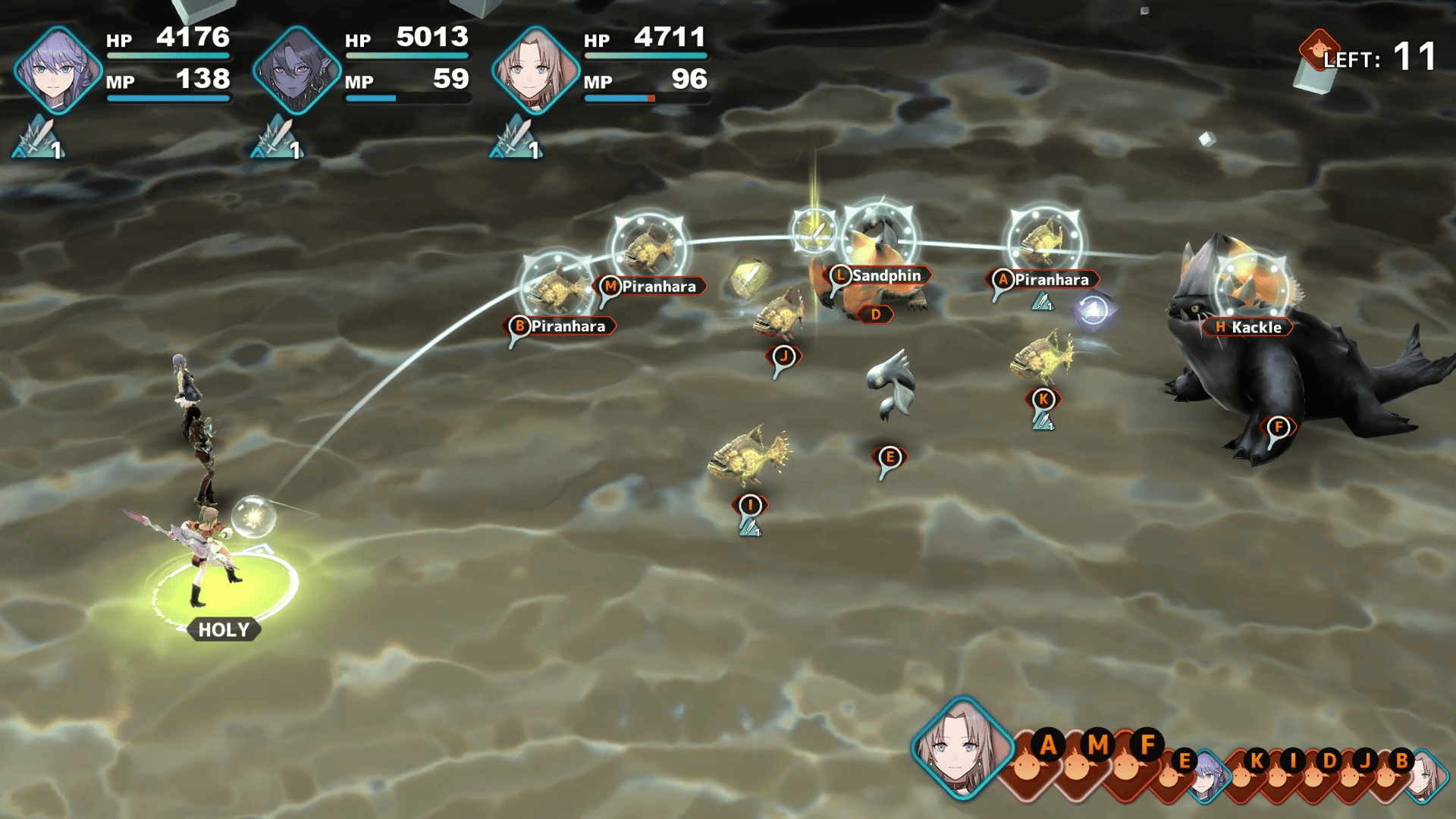Screen dimensions: 1456x819
Task: Select the D marker below Sandphin
Action: click(876, 314)
